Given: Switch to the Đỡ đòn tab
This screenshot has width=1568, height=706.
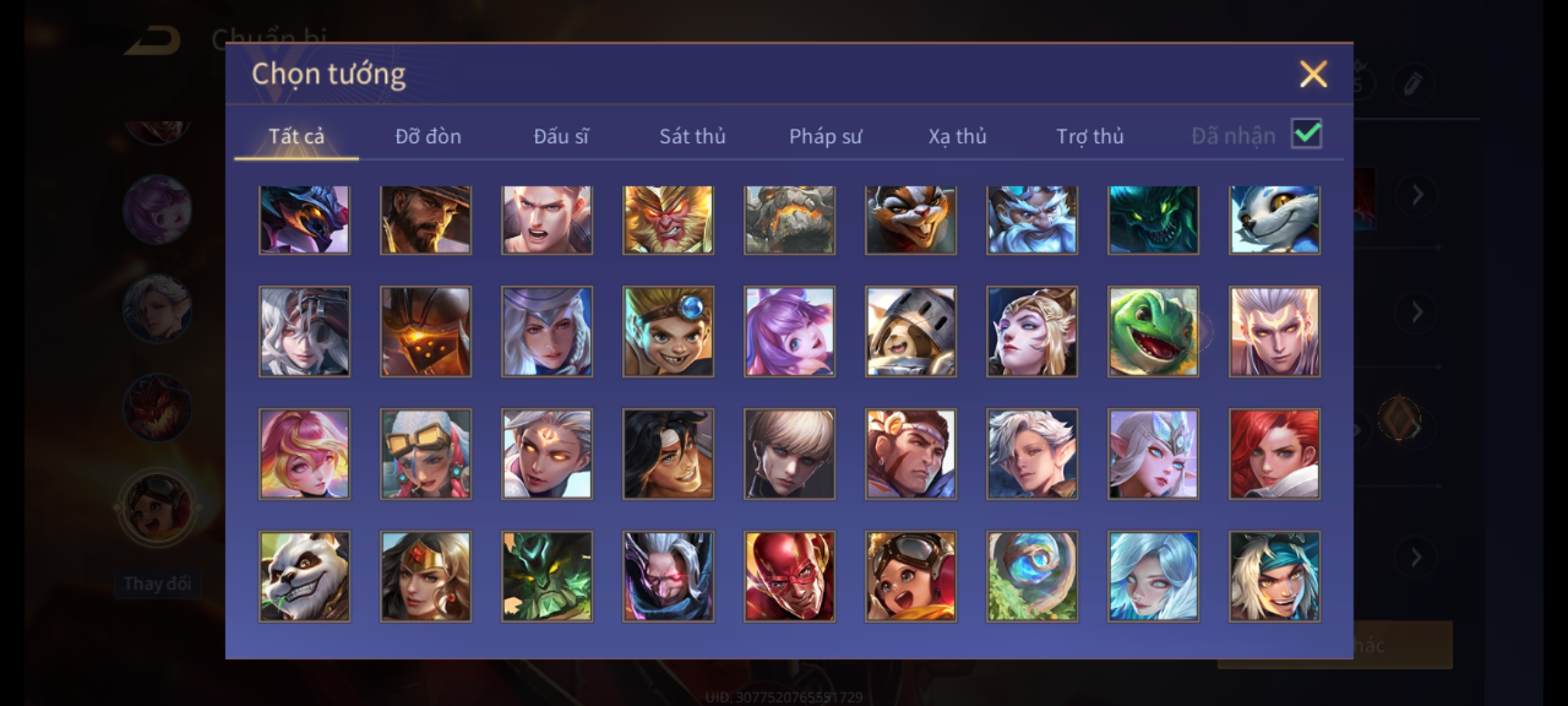Looking at the screenshot, I should (x=428, y=136).
